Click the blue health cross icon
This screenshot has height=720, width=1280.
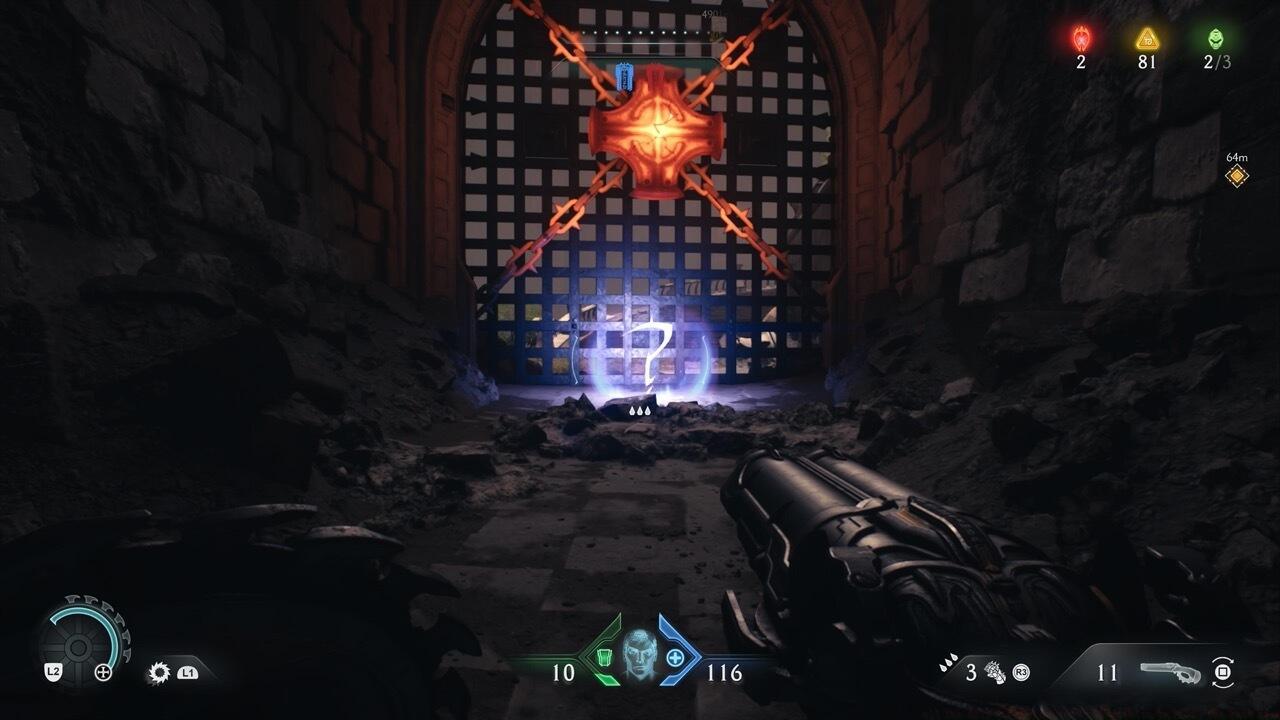[x=675, y=658]
